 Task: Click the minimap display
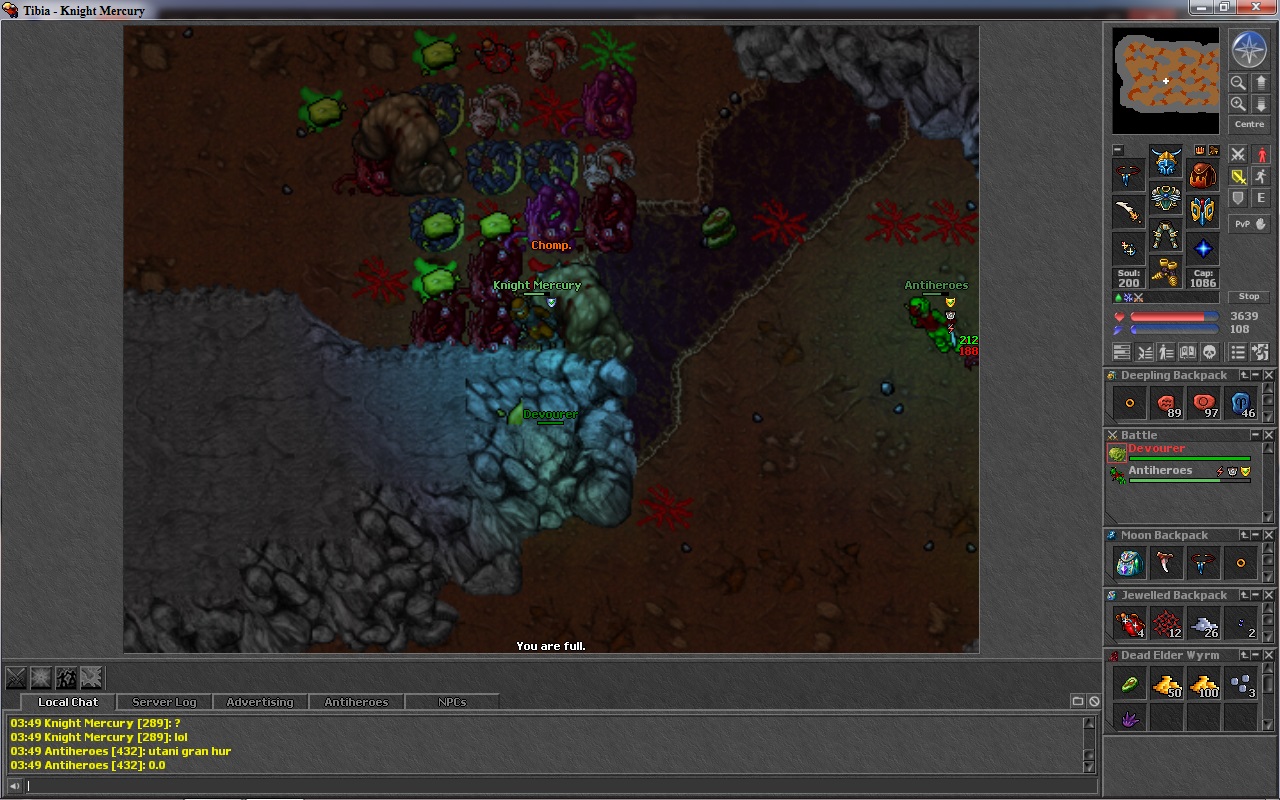[x=1166, y=80]
